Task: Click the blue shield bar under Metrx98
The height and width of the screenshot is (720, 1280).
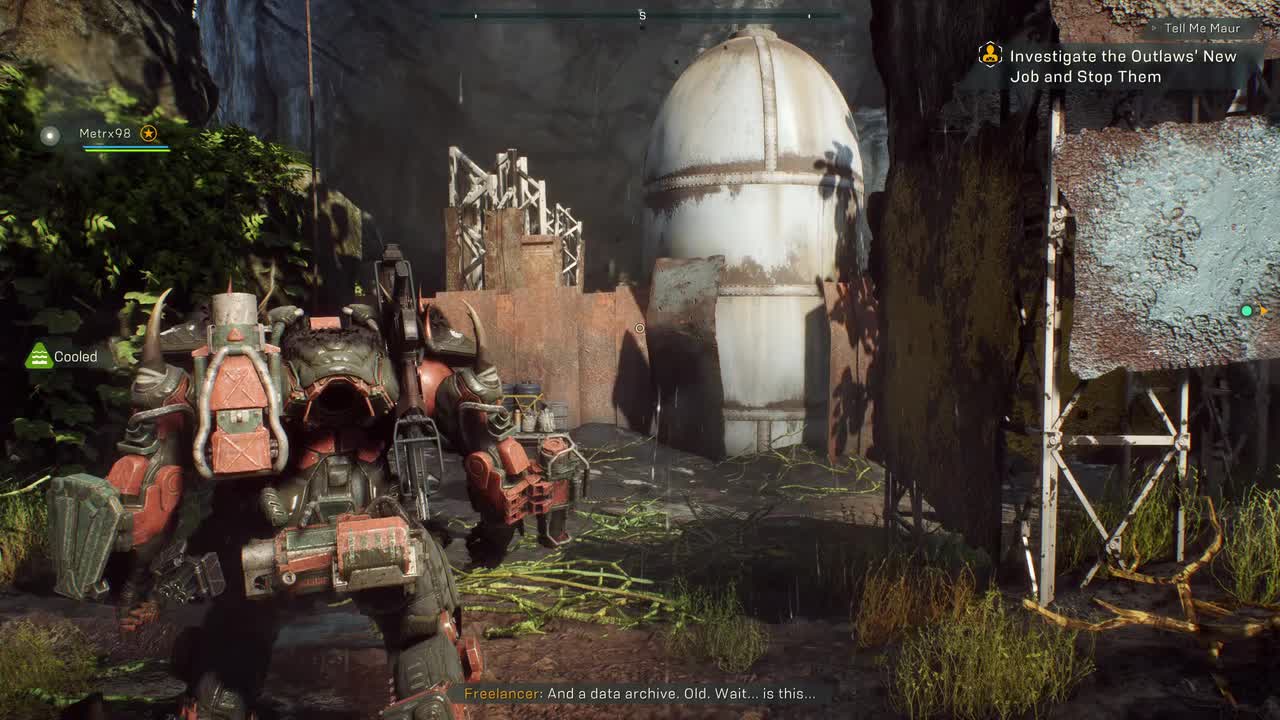Action: tap(125, 147)
